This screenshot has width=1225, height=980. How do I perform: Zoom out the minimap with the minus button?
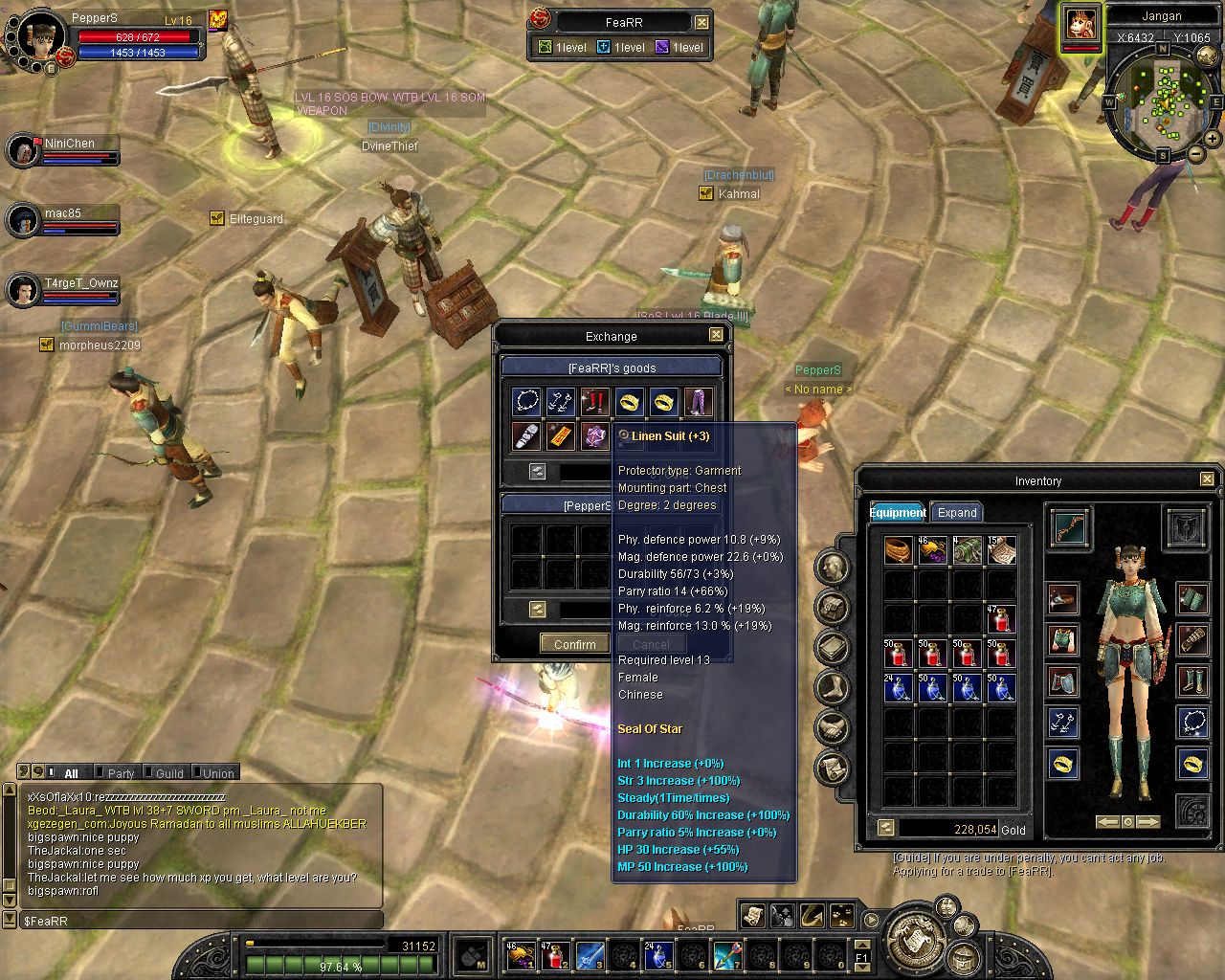point(1195,153)
